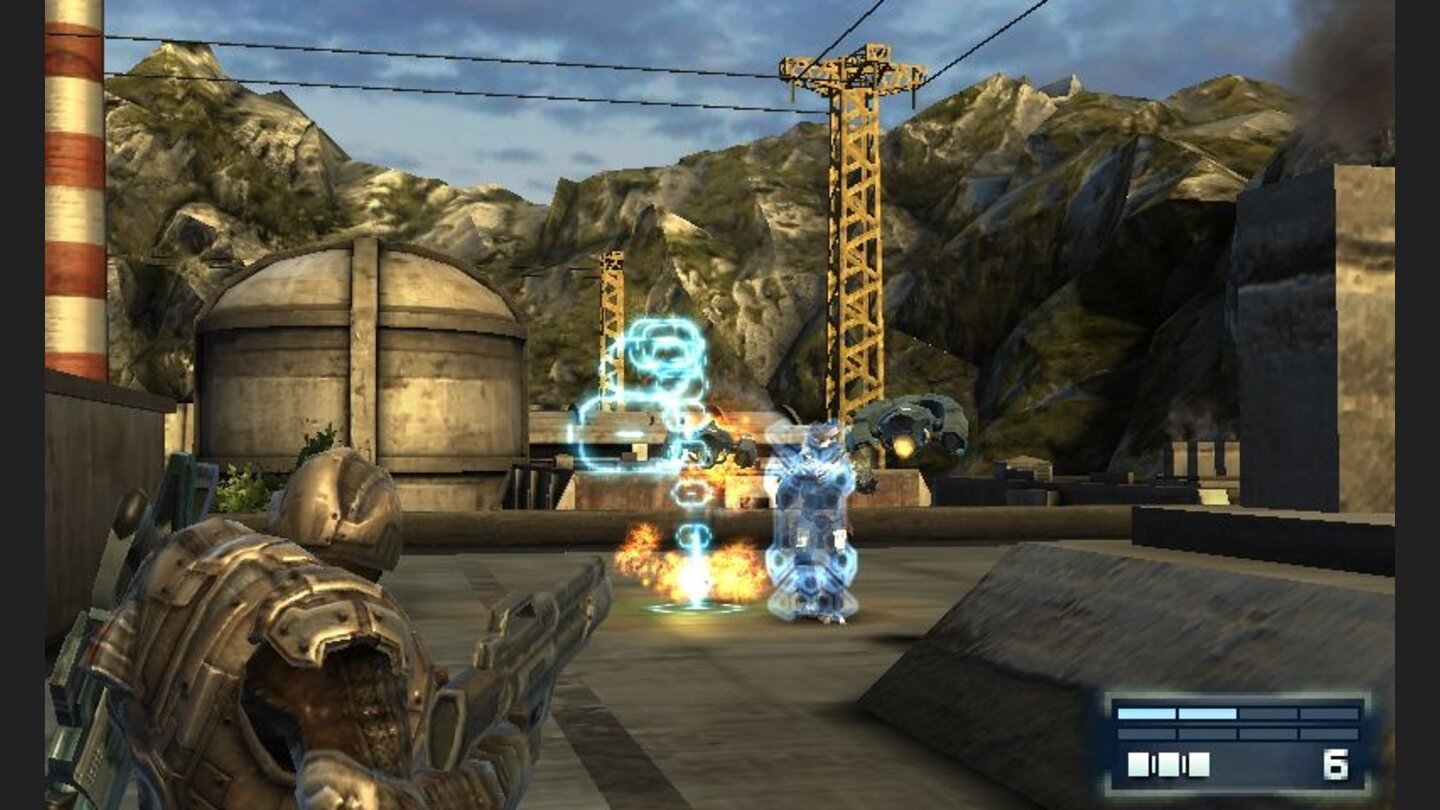Click the second lit segment of the health bar
Screen dimensions: 1440x810
(x=1207, y=714)
